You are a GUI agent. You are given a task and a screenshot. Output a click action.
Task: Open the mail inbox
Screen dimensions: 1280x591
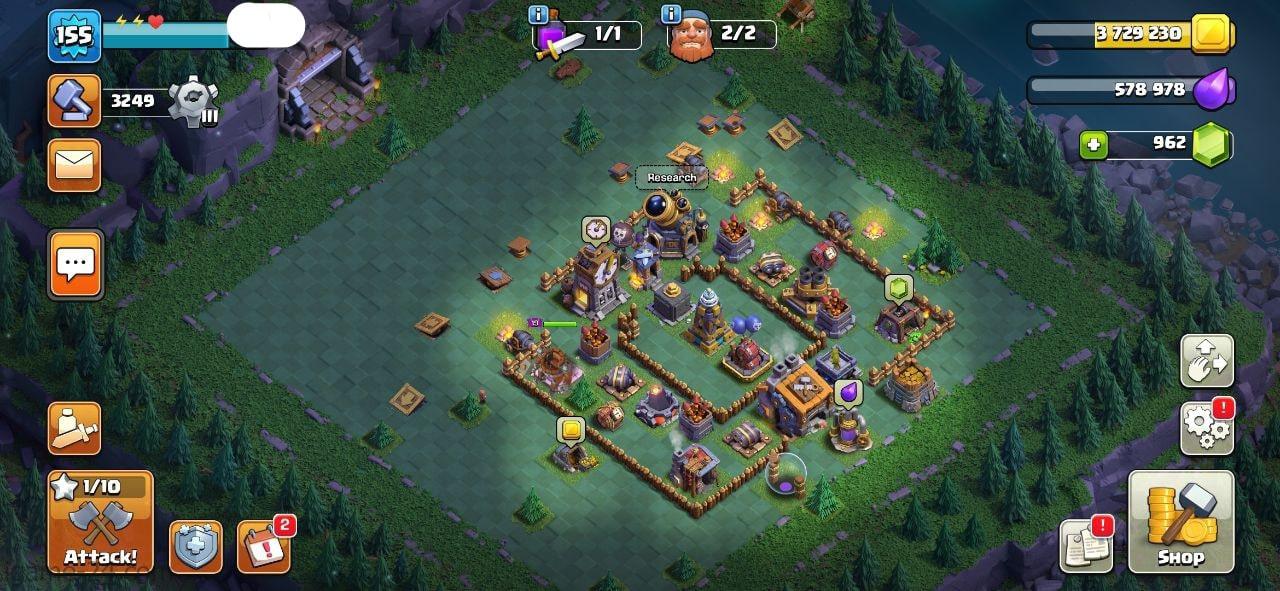tap(75, 165)
